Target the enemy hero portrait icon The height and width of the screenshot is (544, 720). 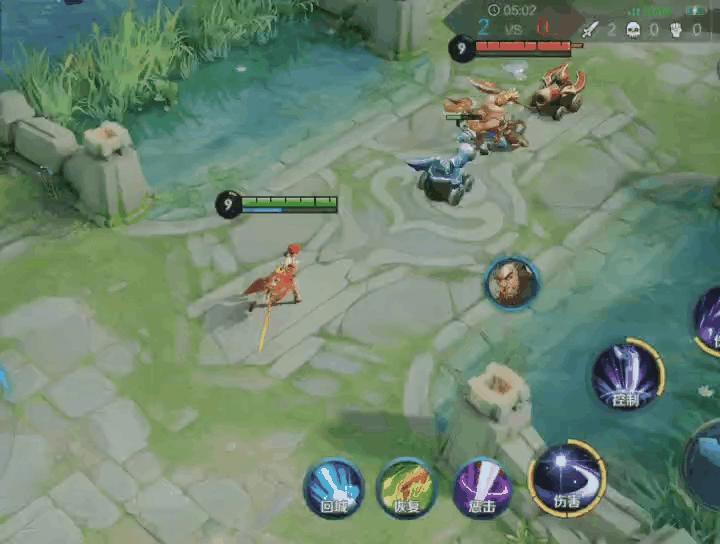tap(513, 283)
